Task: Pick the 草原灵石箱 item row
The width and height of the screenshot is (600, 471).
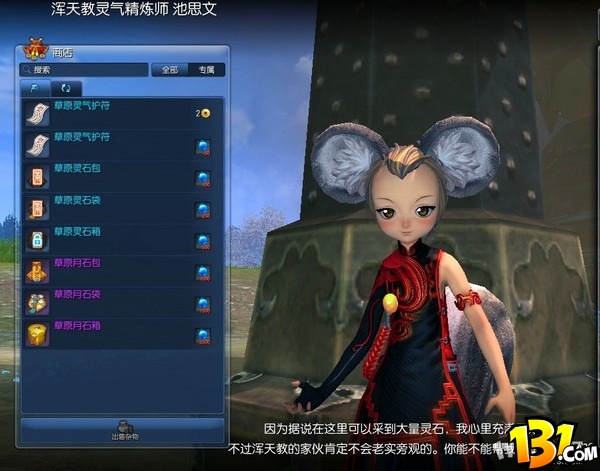Action: point(120,240)
